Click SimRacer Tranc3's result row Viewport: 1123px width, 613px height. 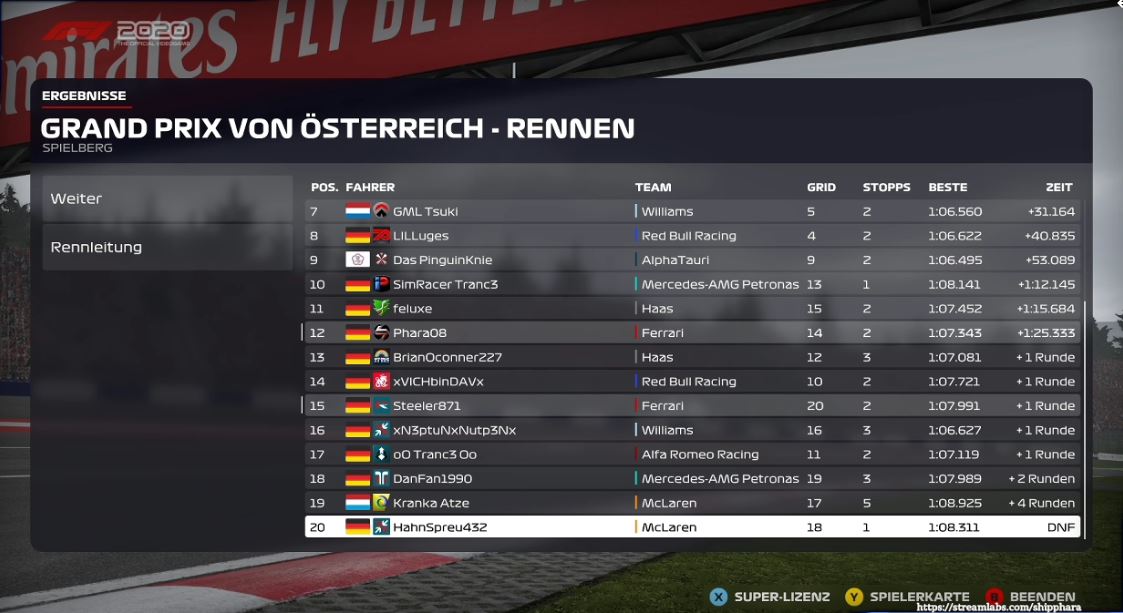click(692, 284)
